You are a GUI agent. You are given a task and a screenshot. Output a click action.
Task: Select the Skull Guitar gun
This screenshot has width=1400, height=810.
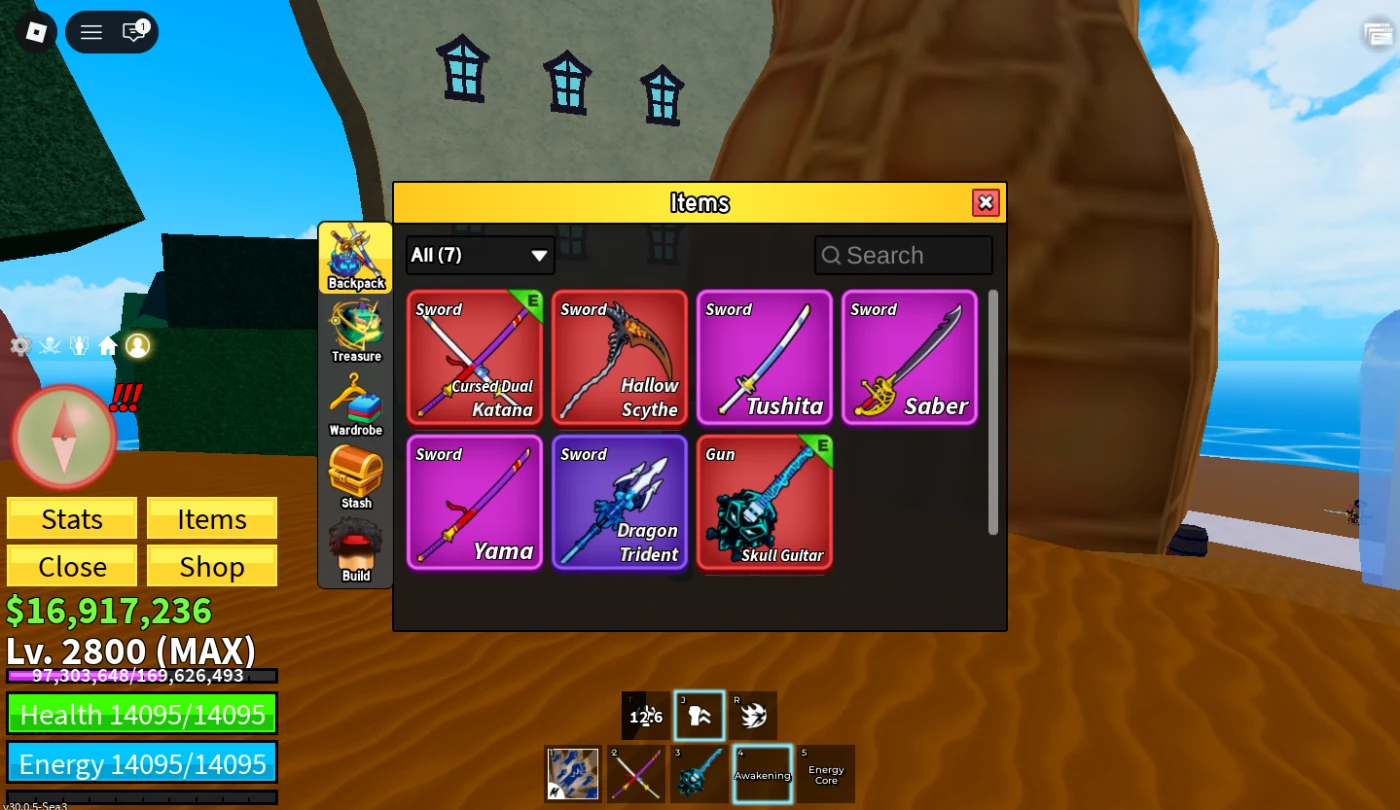[765, 502]
